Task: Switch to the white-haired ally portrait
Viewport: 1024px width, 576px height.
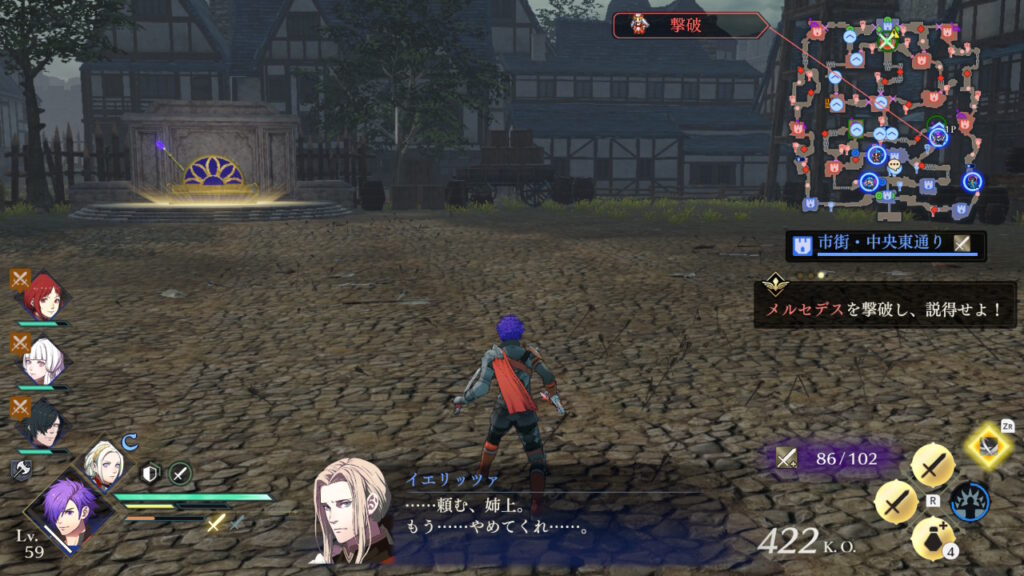Action: coord(42,362)
